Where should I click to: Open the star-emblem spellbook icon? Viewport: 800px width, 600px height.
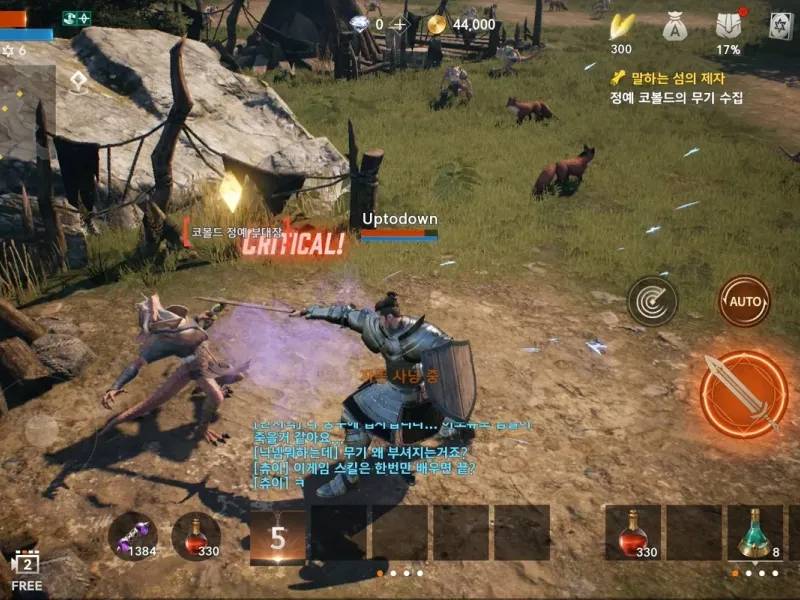[781, 28]
